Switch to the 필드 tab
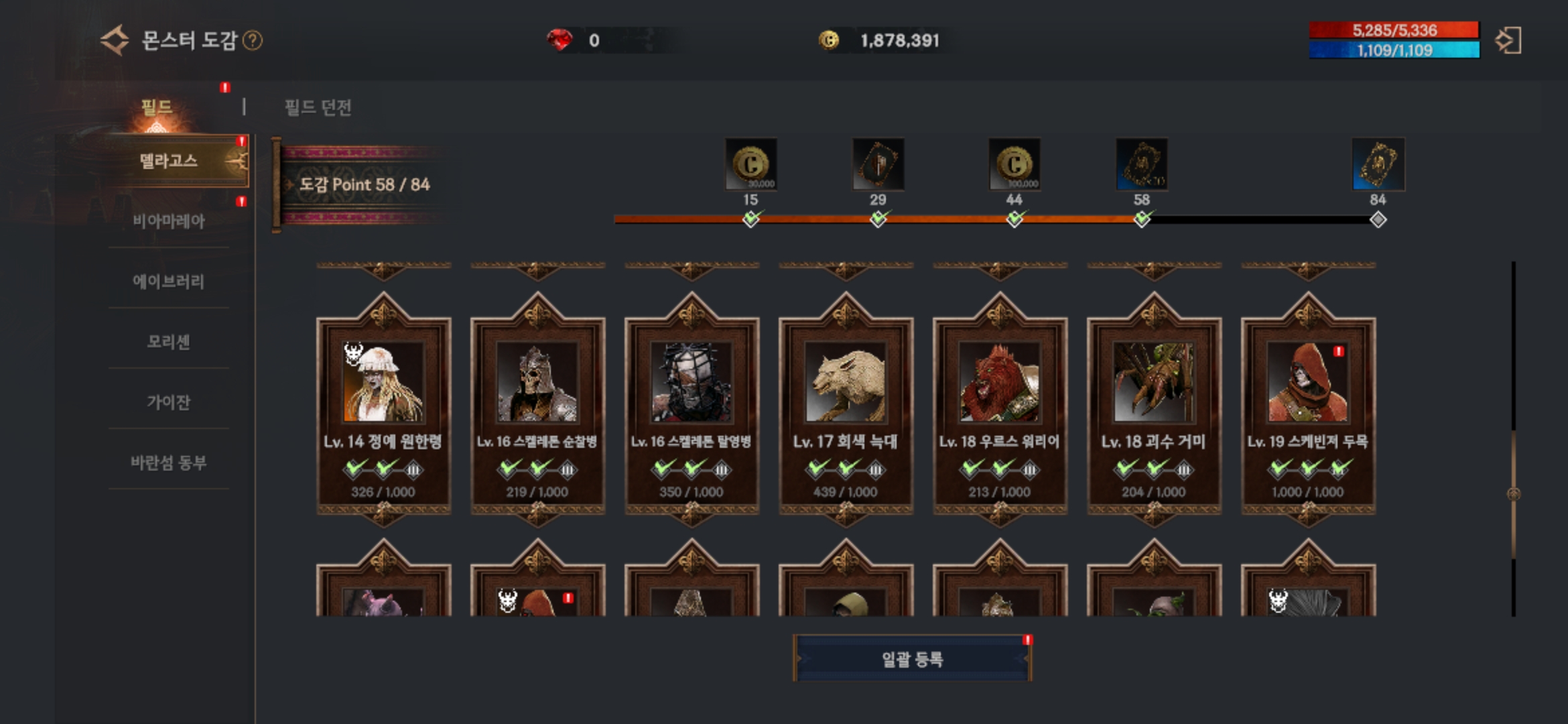 click(x=157, y=107)
